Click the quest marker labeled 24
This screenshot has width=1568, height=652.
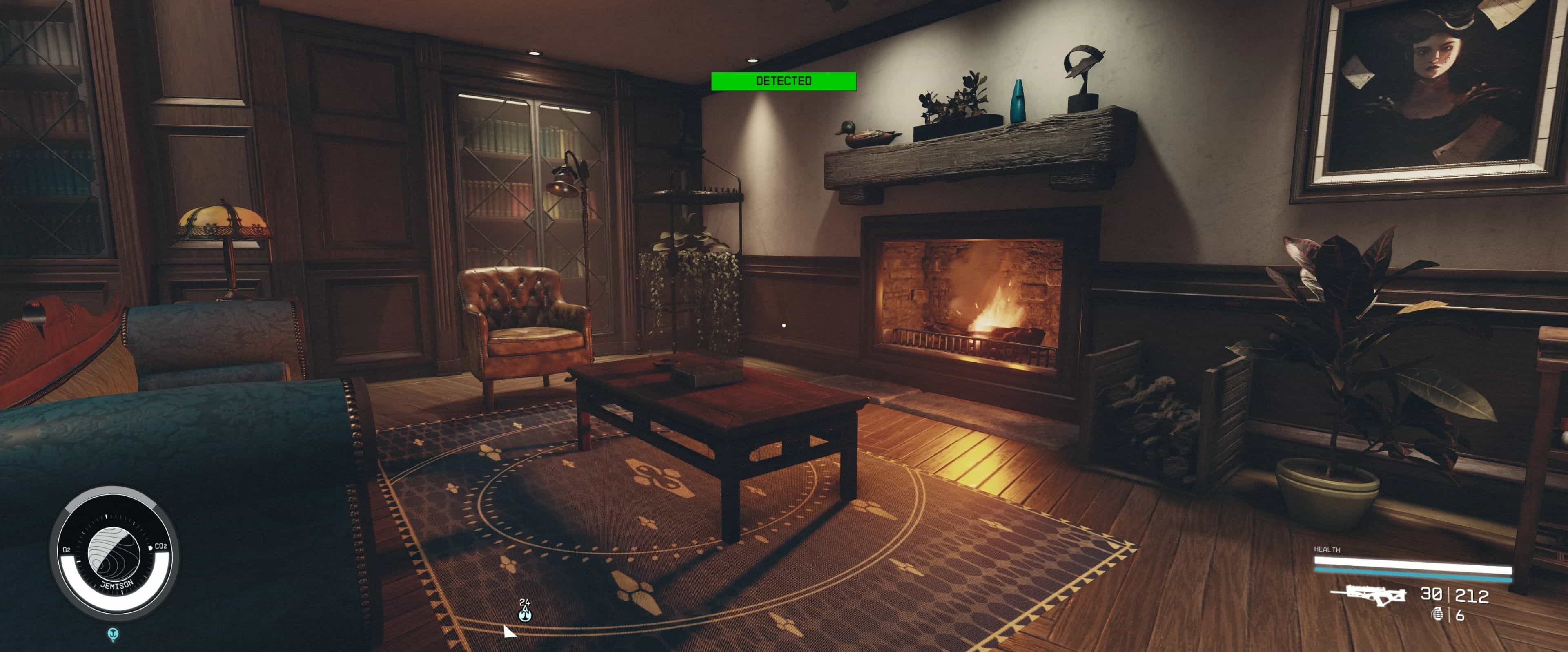tap(525, 611)
